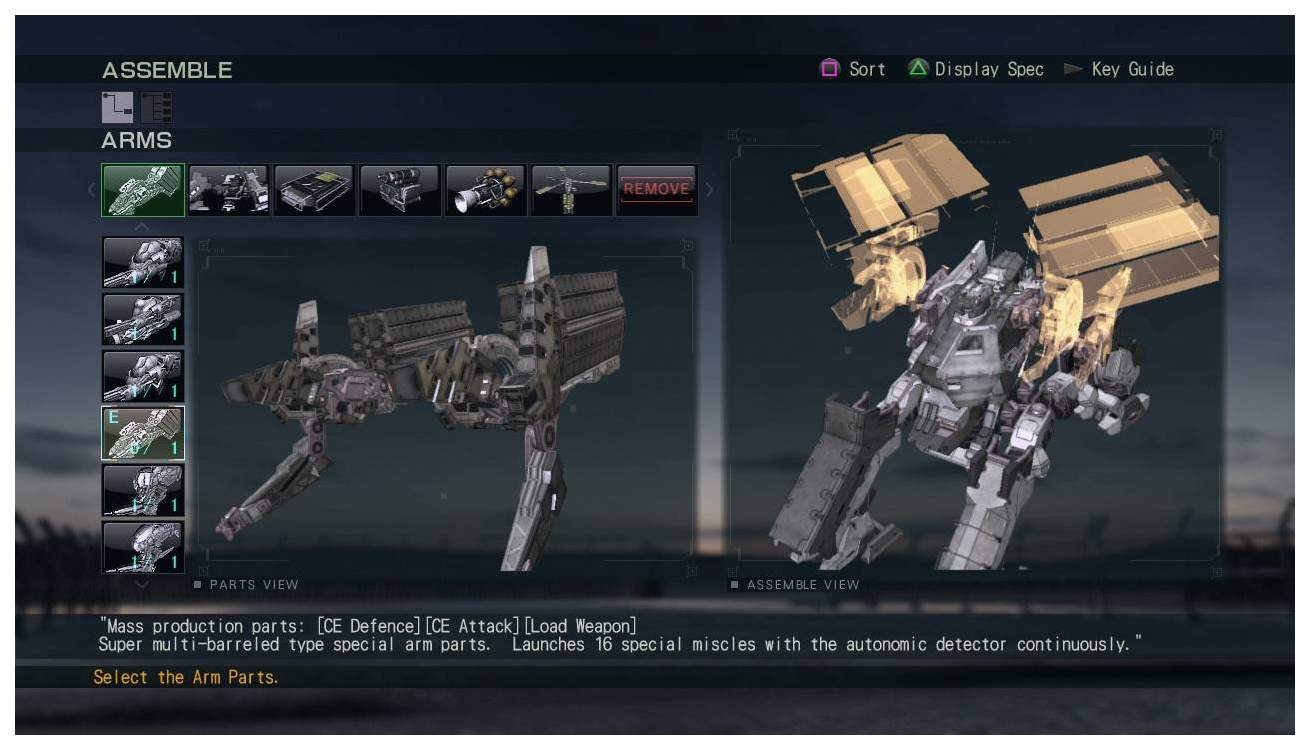Select the topmost arm part thumbnail
Viewport: 1310px width, 750px height.
142,262
